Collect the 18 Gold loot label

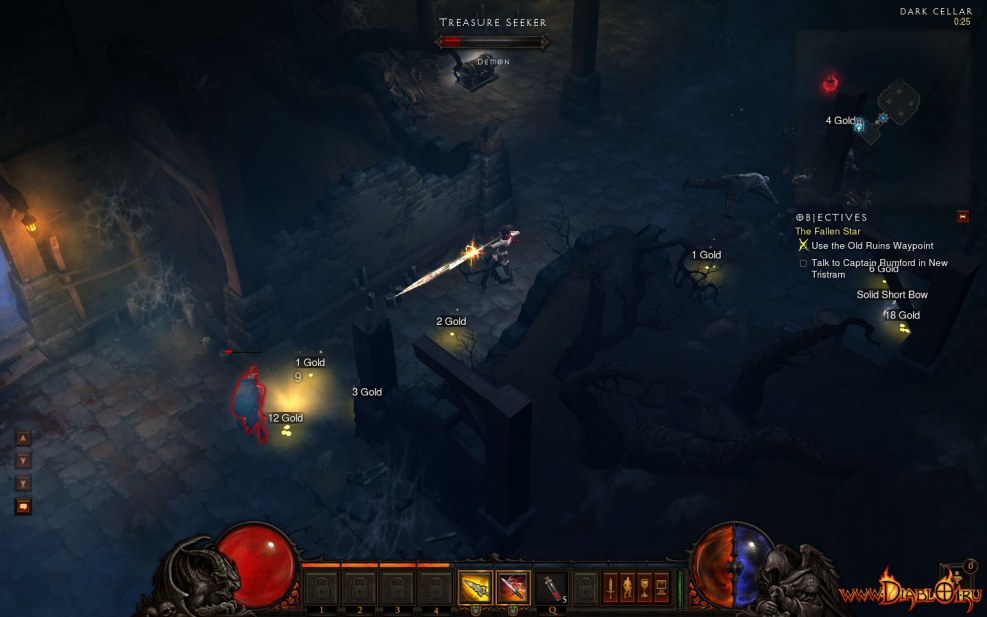pyautogui.click(x=902, y=315)
